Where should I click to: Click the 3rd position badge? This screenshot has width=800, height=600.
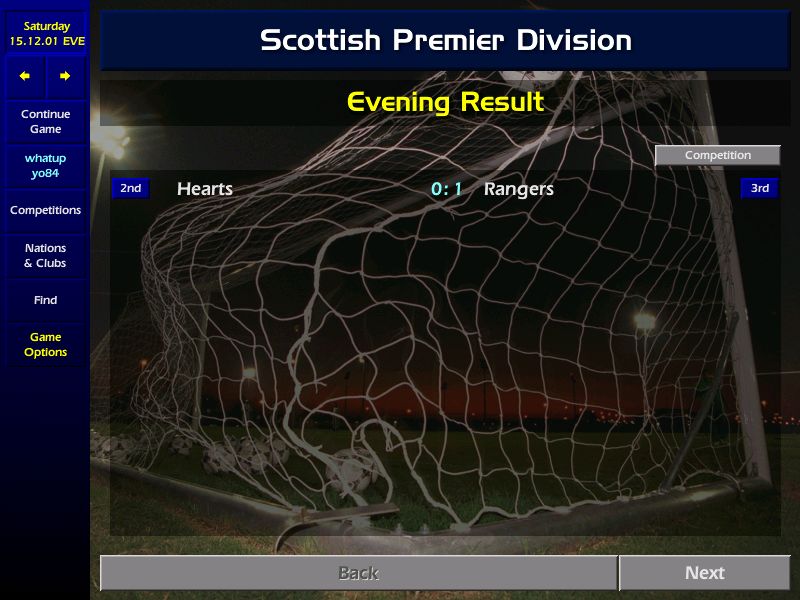tap(759, 188)
